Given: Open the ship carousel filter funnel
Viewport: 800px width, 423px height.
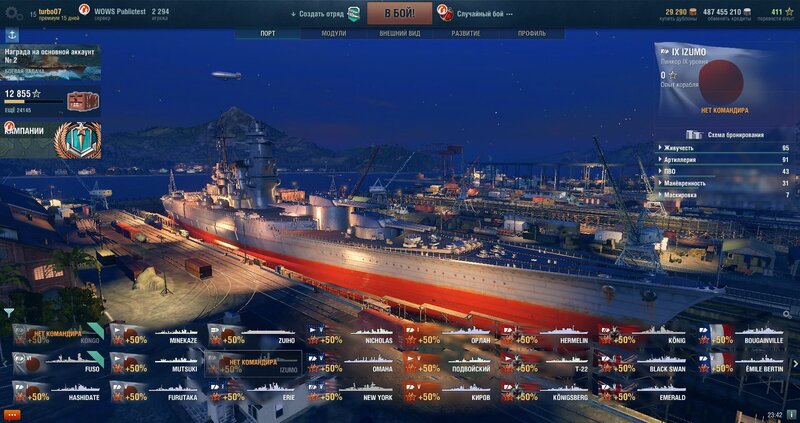Looking at the screenshot, I should point(8,311).
